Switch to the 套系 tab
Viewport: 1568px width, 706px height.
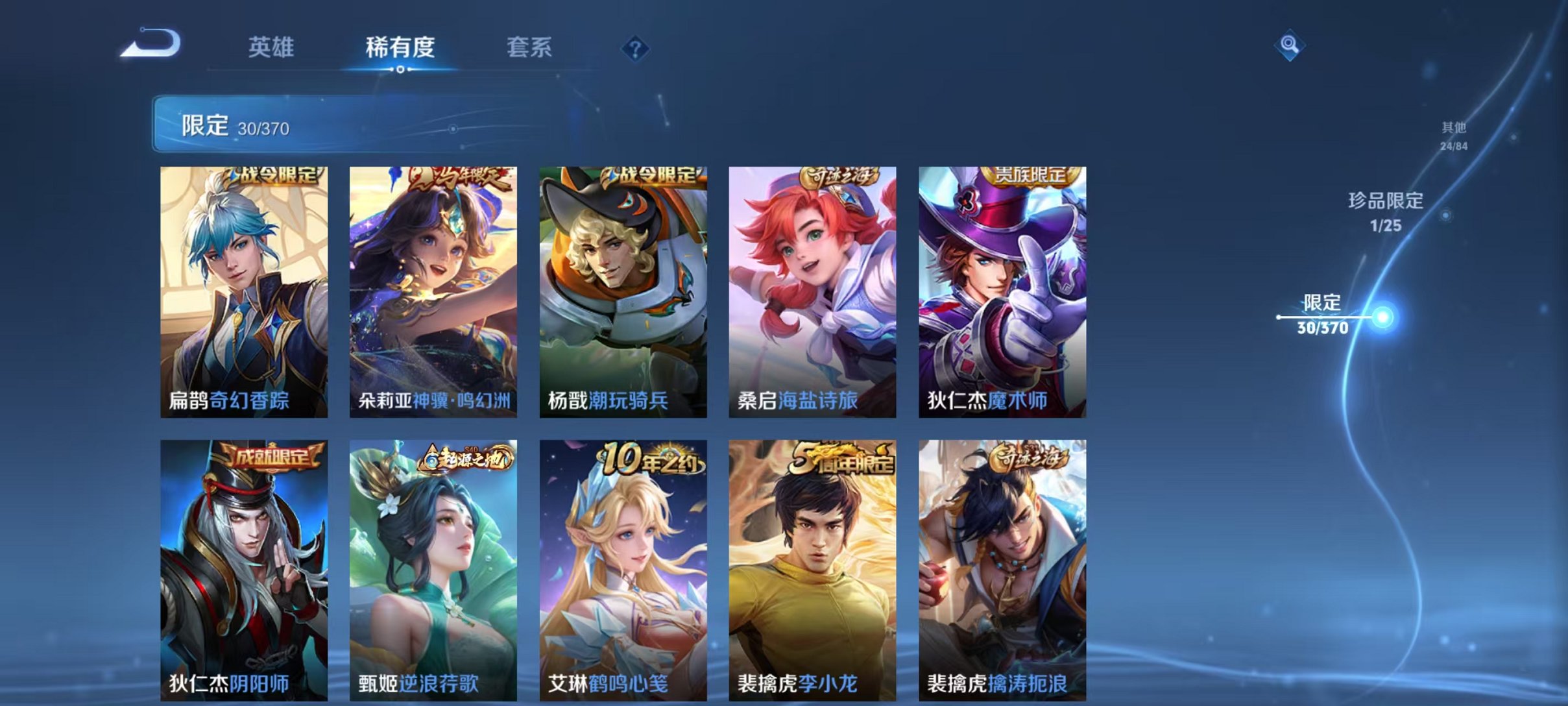pos(529,47)
